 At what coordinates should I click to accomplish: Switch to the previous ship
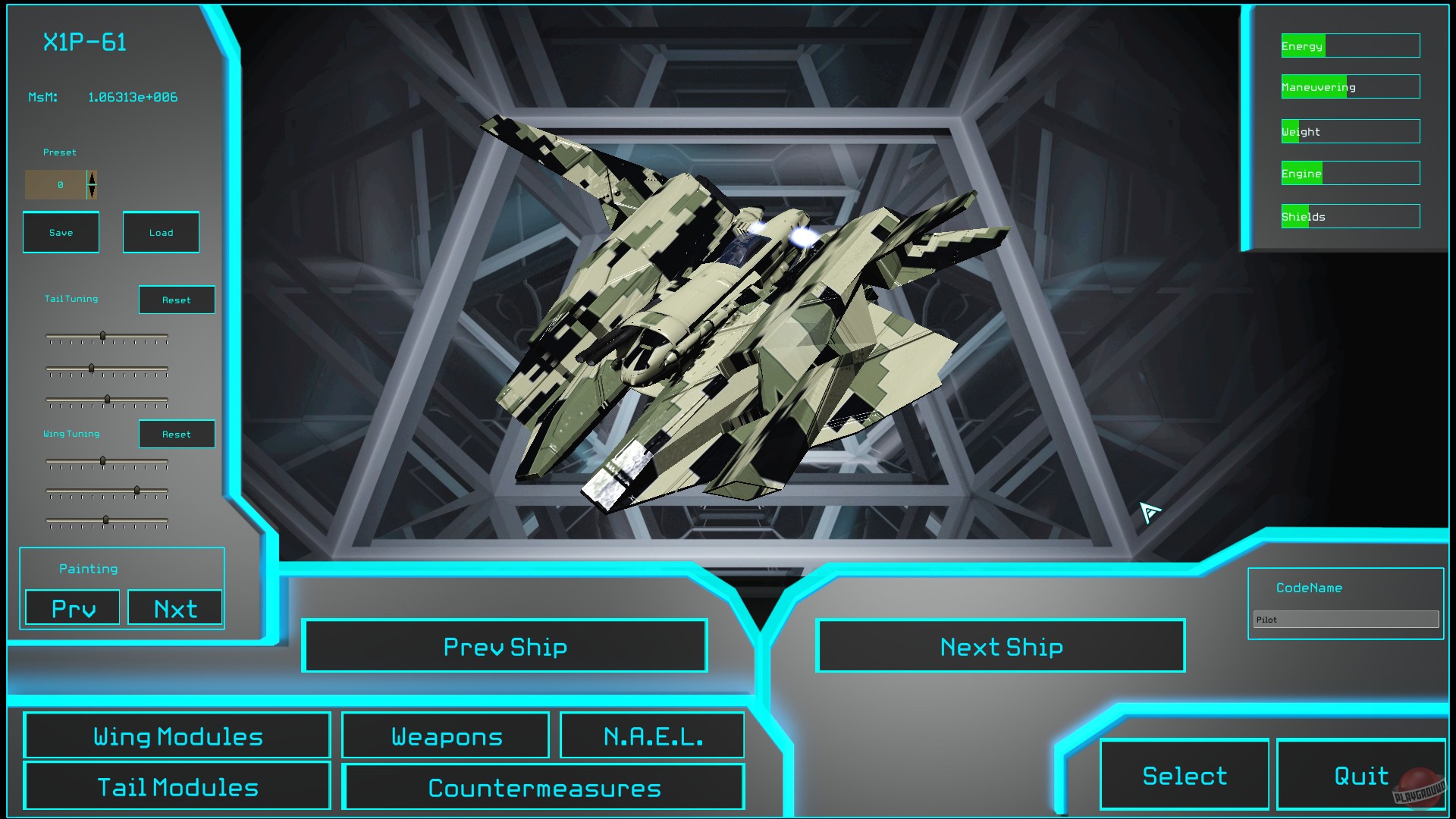[505, 646]
